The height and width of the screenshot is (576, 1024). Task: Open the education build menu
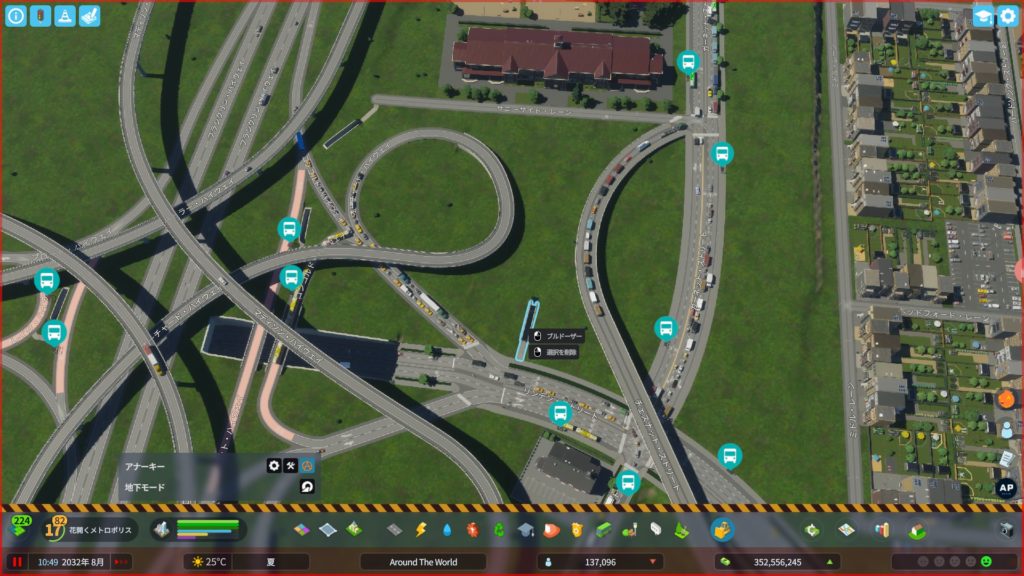(525, 529)
